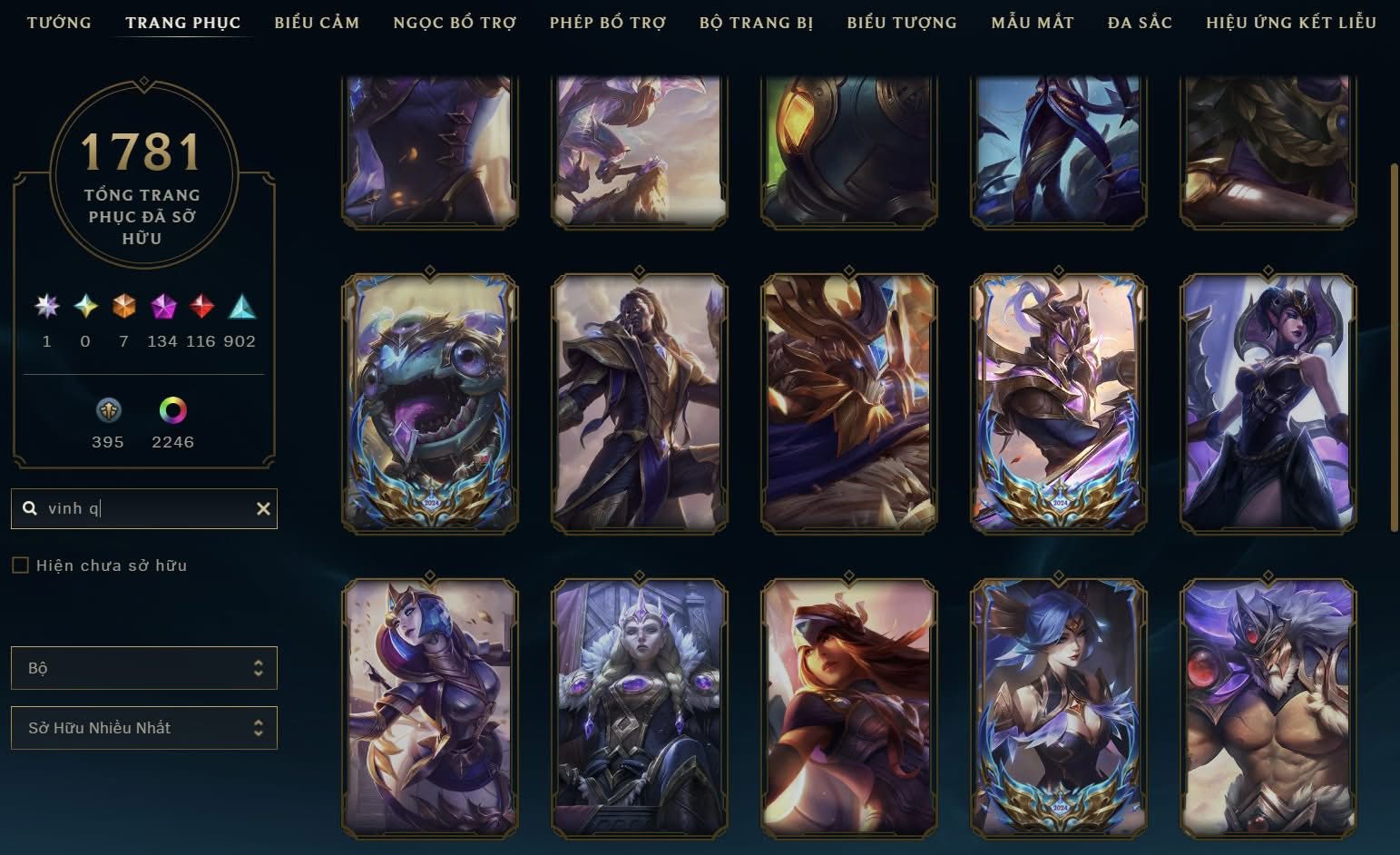Click the magnifying glass search icon
This screenshot has height=855, width=1400.
tap(30, 508)
